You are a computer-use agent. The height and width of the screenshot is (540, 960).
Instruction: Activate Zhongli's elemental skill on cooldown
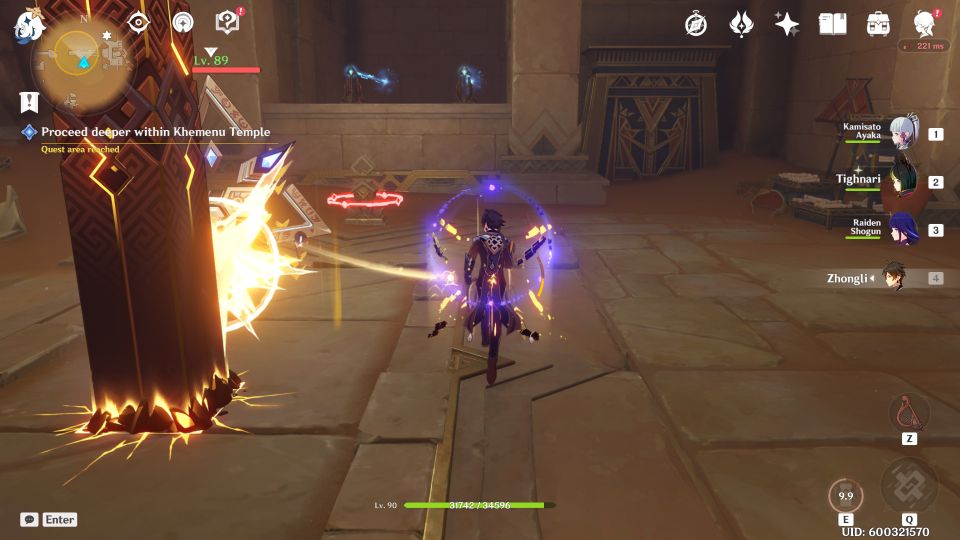click(846, 496)
